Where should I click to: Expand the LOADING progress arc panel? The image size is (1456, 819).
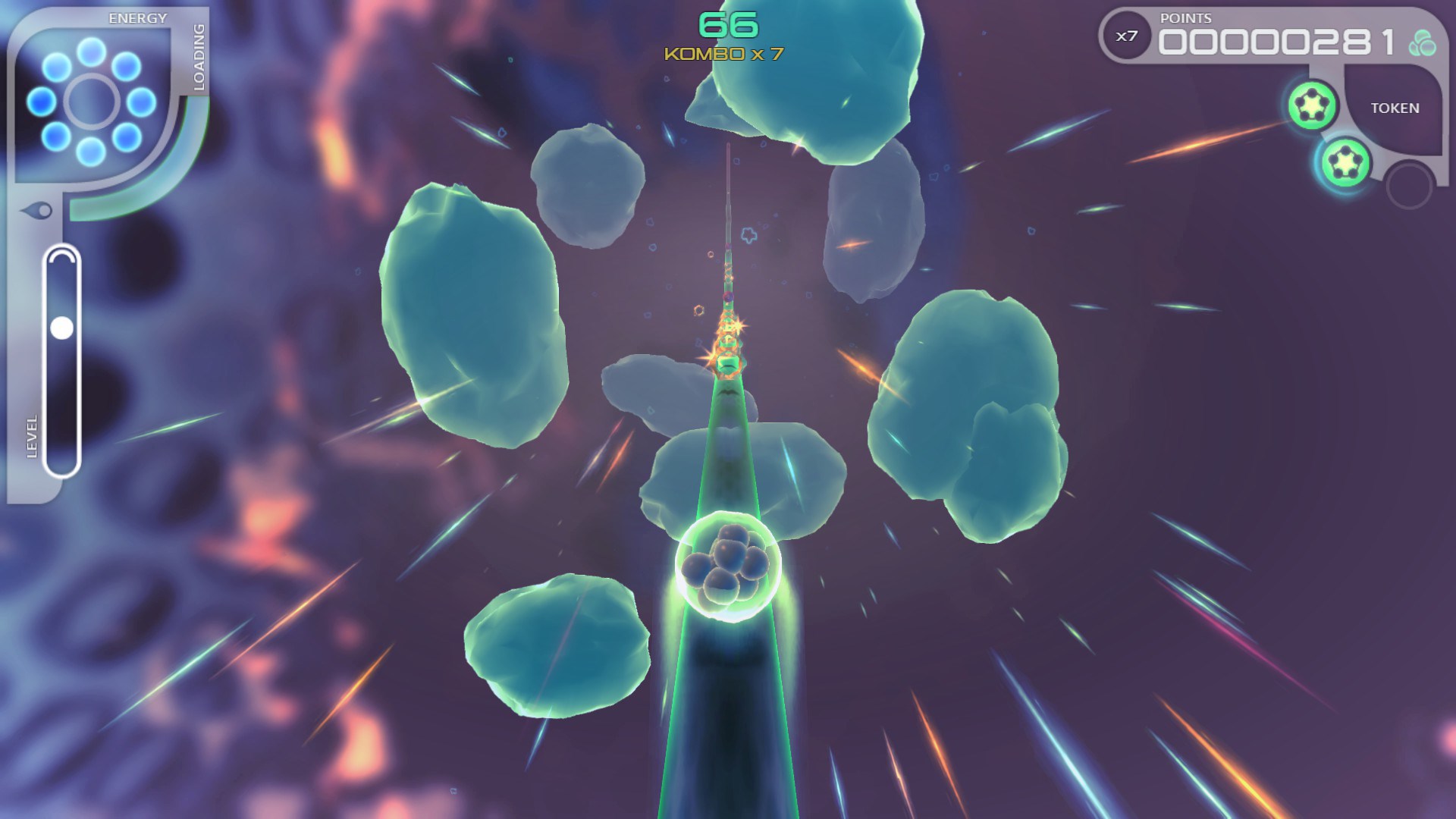[199, 58]
